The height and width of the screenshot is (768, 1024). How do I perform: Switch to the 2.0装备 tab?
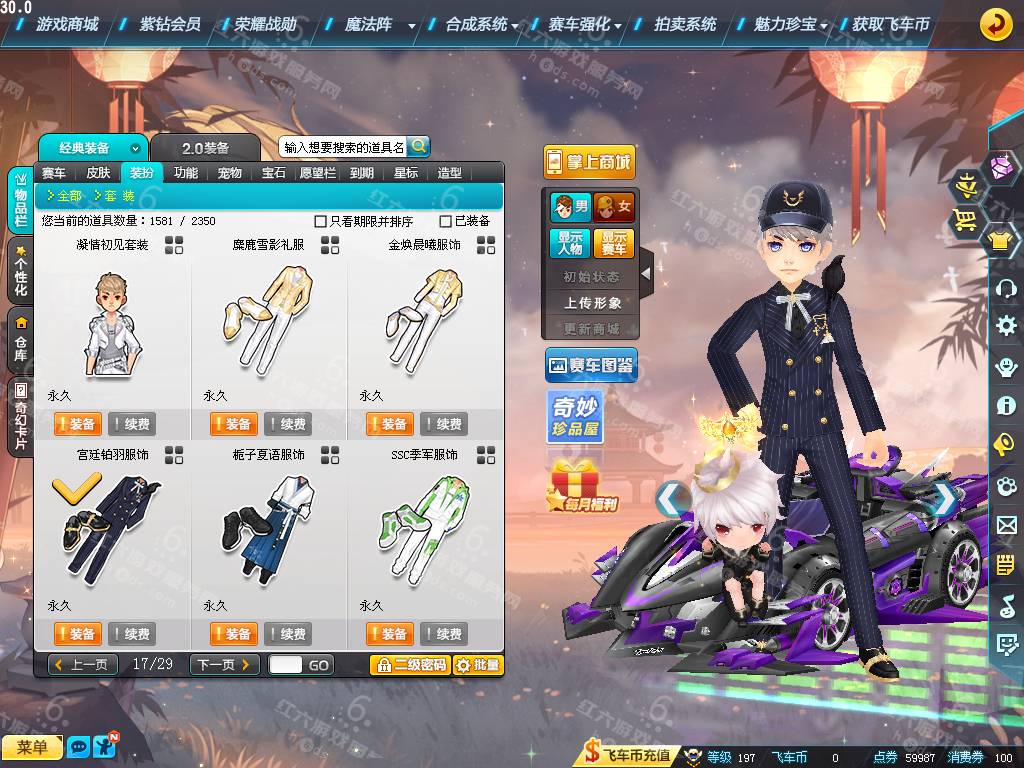point(205,148)
